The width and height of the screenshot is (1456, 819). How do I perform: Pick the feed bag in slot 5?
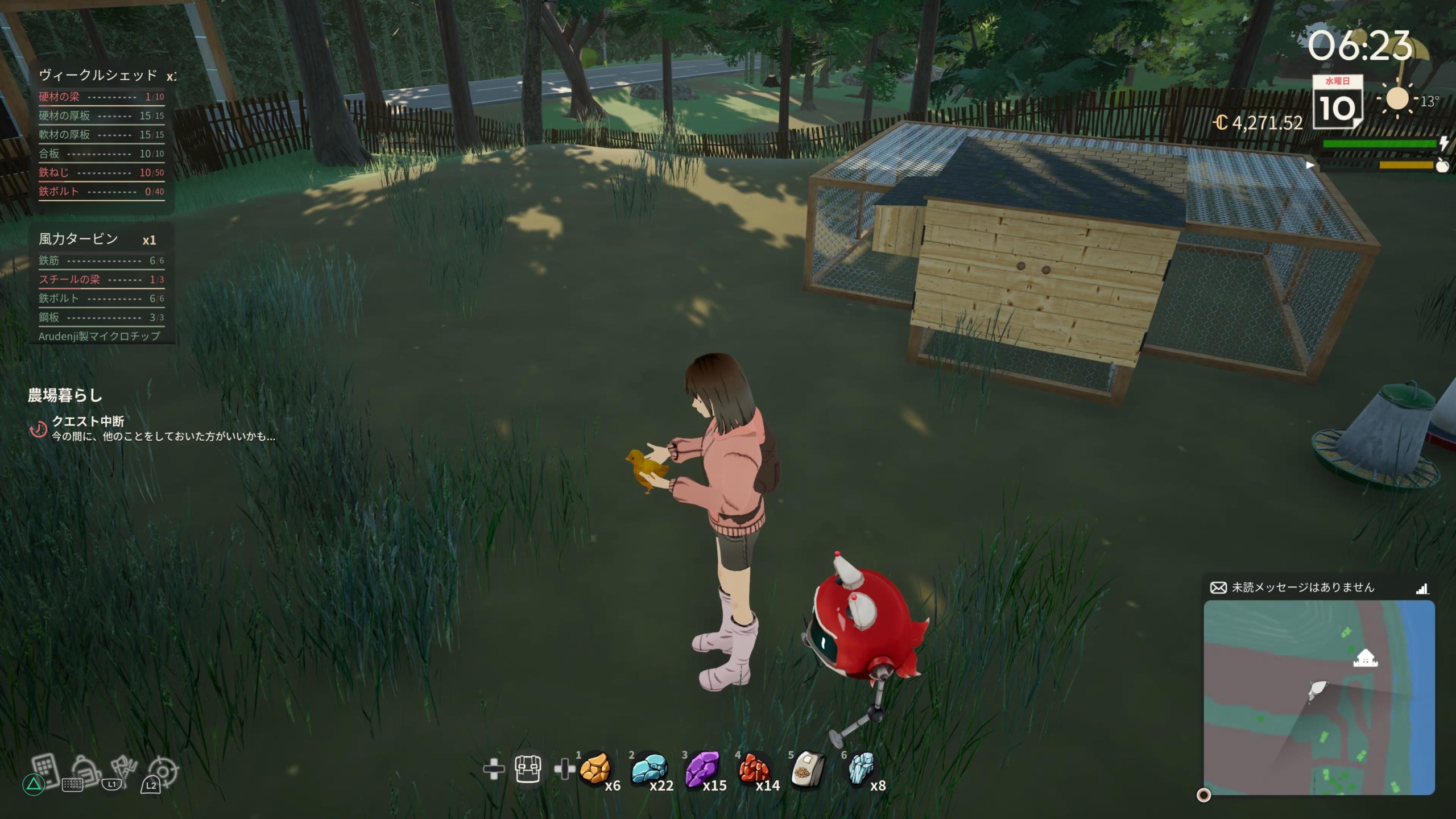(808, 770)
